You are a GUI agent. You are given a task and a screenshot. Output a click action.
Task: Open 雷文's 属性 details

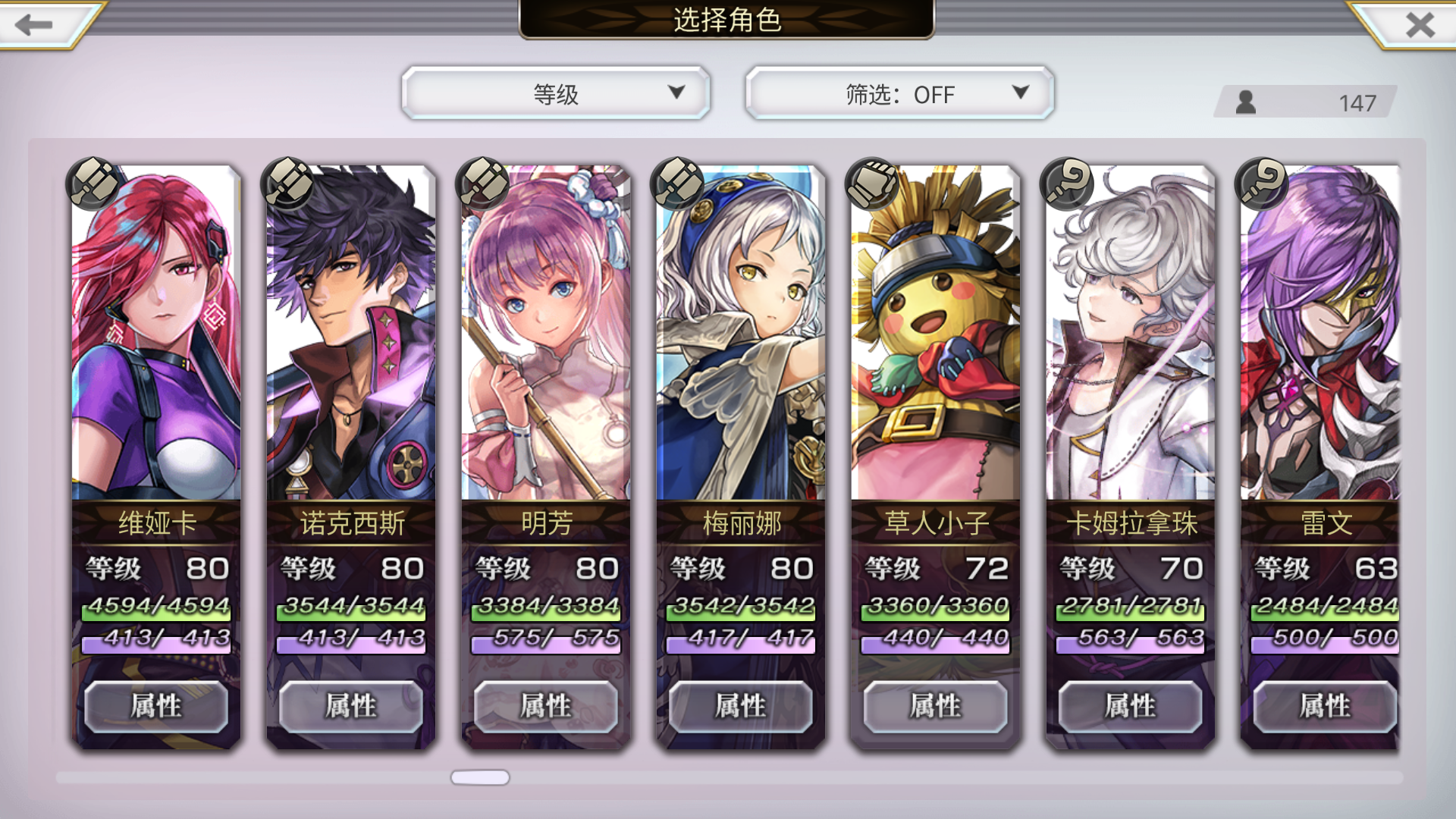(1325, 705)
